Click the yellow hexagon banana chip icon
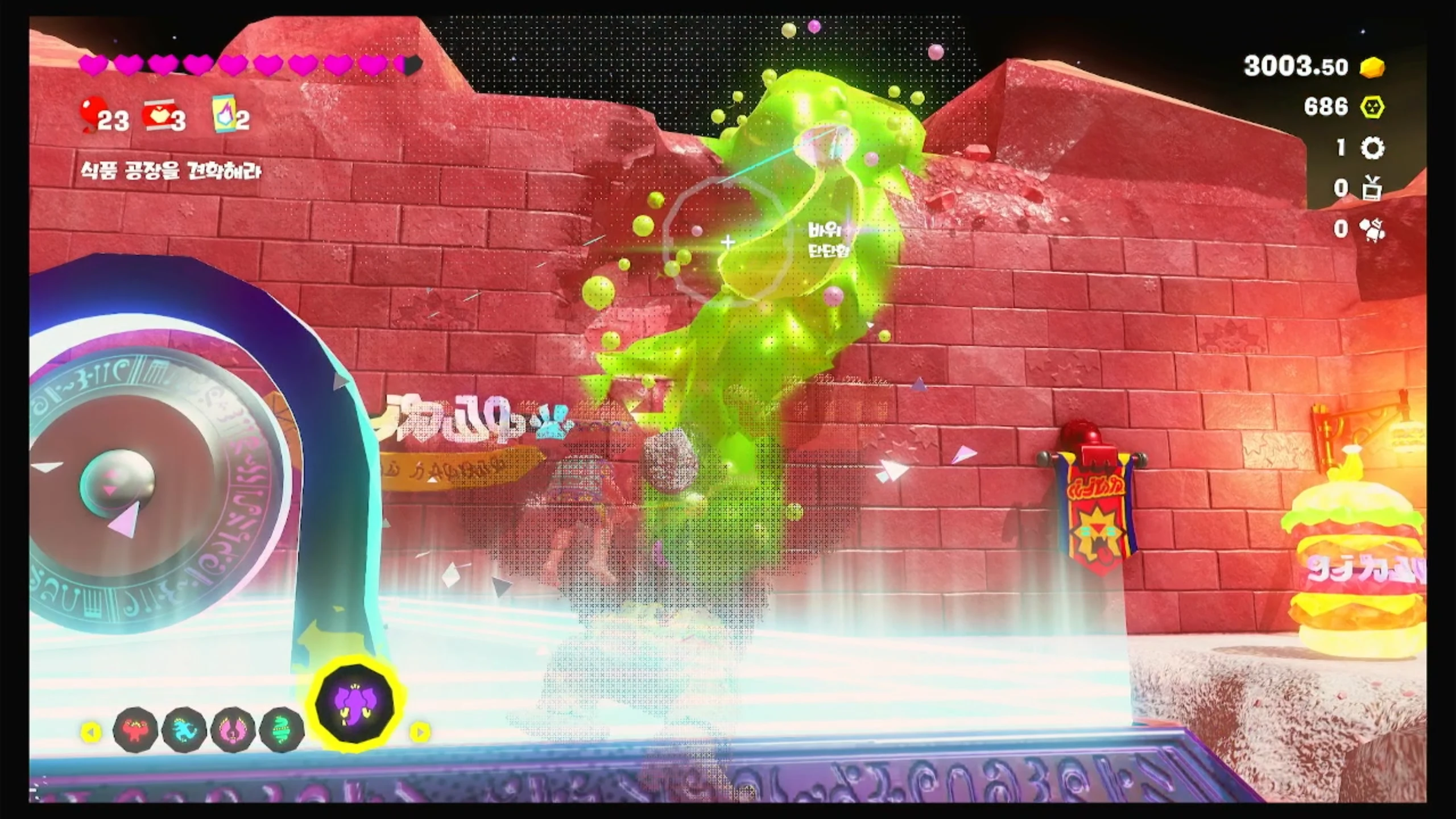Viewport: 1456px width, 819px height. pos(1372,107)
